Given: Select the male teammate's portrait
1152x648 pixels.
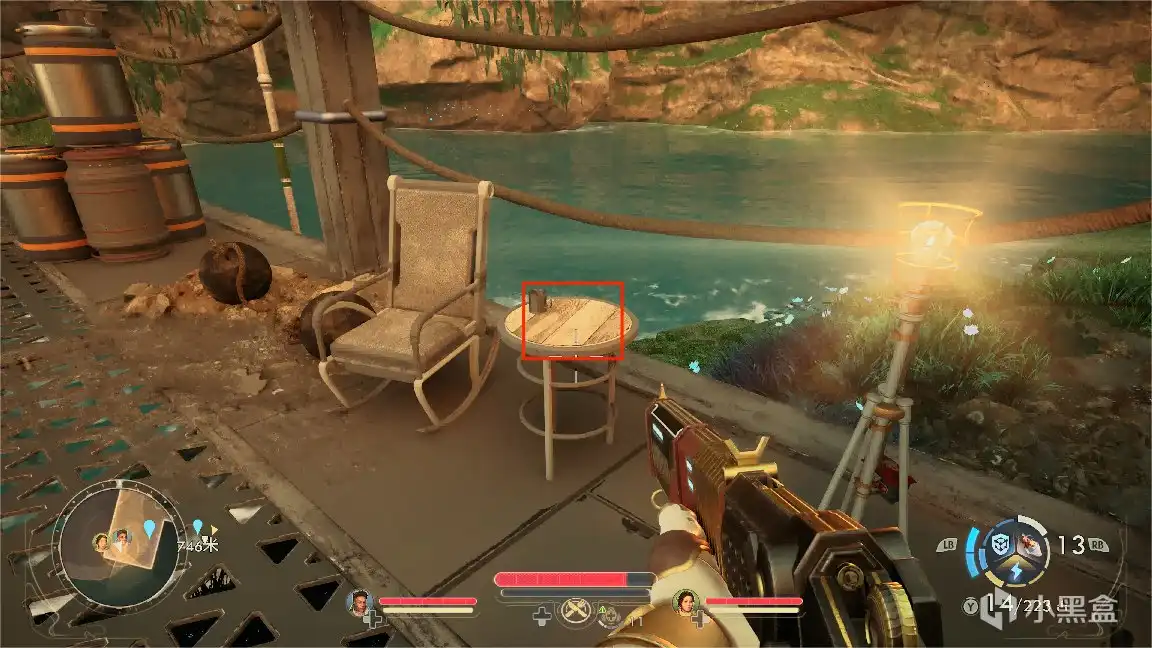Looking at the screenshot, I should 360,602.
